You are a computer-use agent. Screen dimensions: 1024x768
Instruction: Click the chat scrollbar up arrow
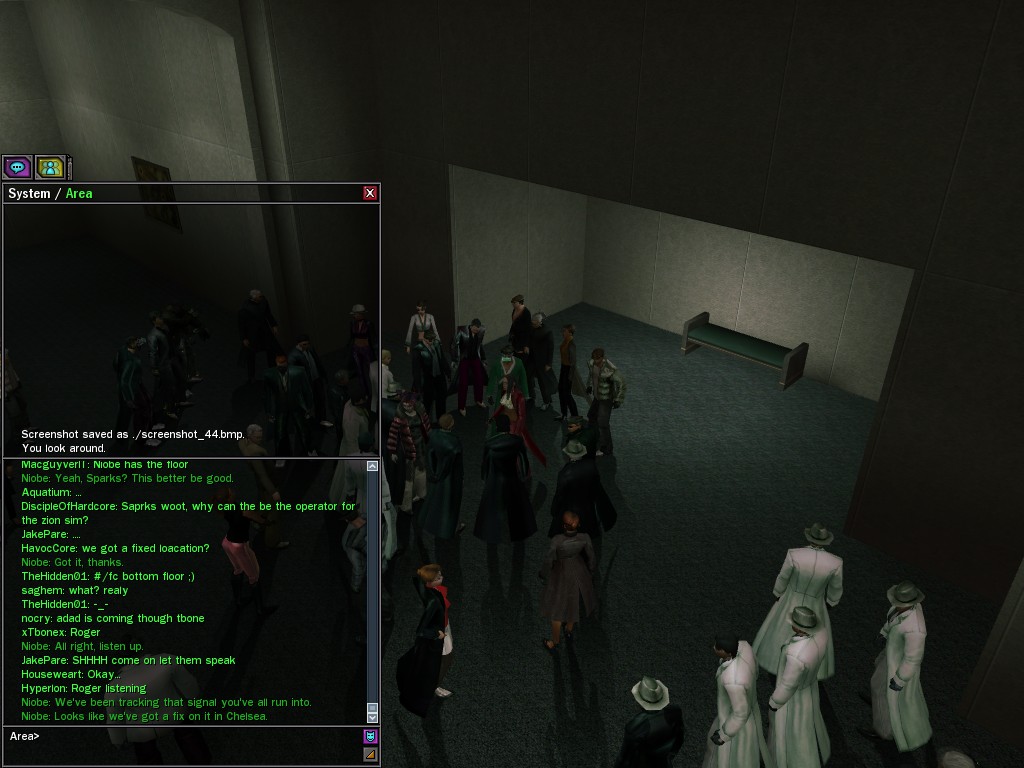373,466
